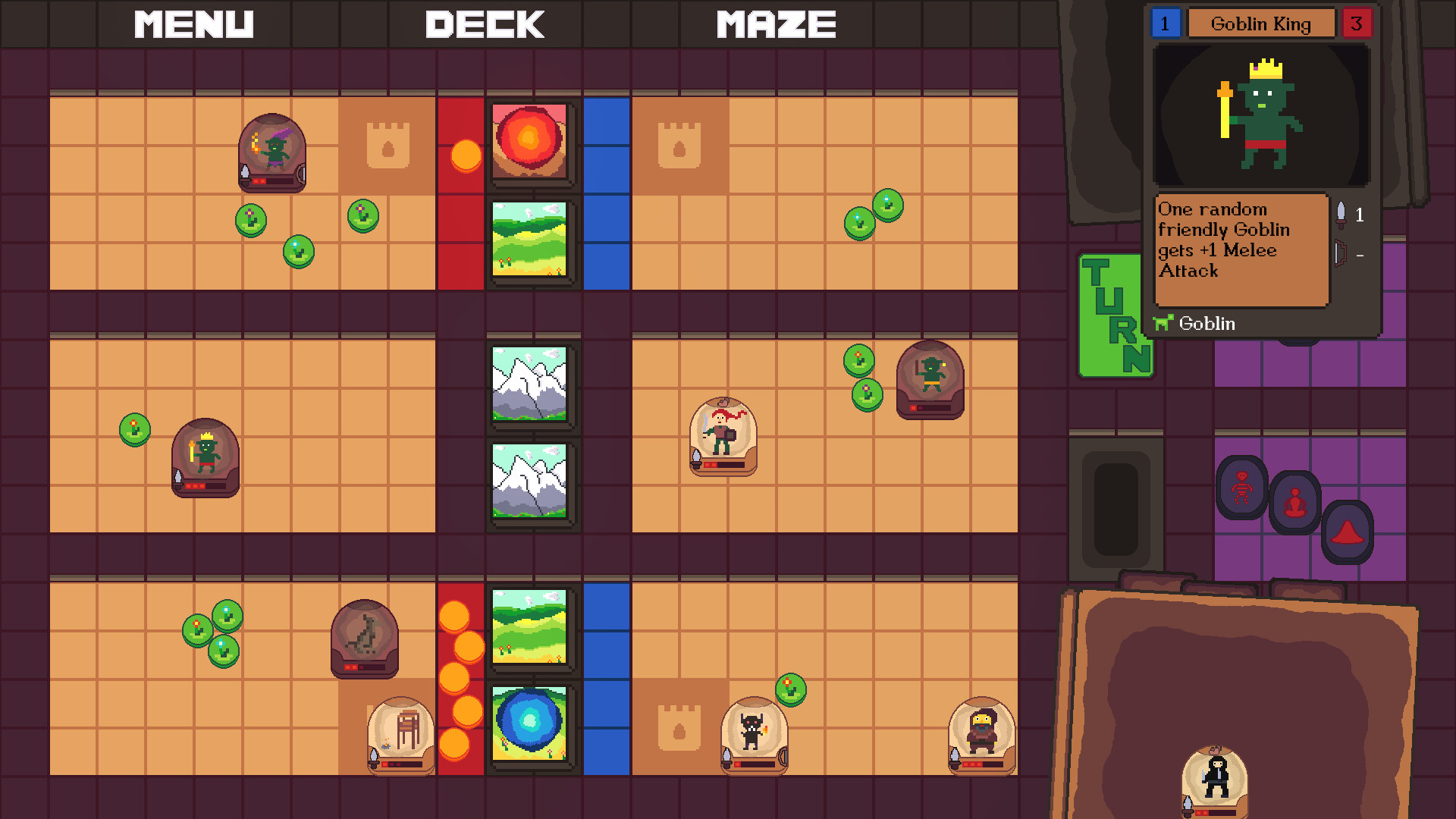Select the sword melee attack icon on the card

(1341, 215)
